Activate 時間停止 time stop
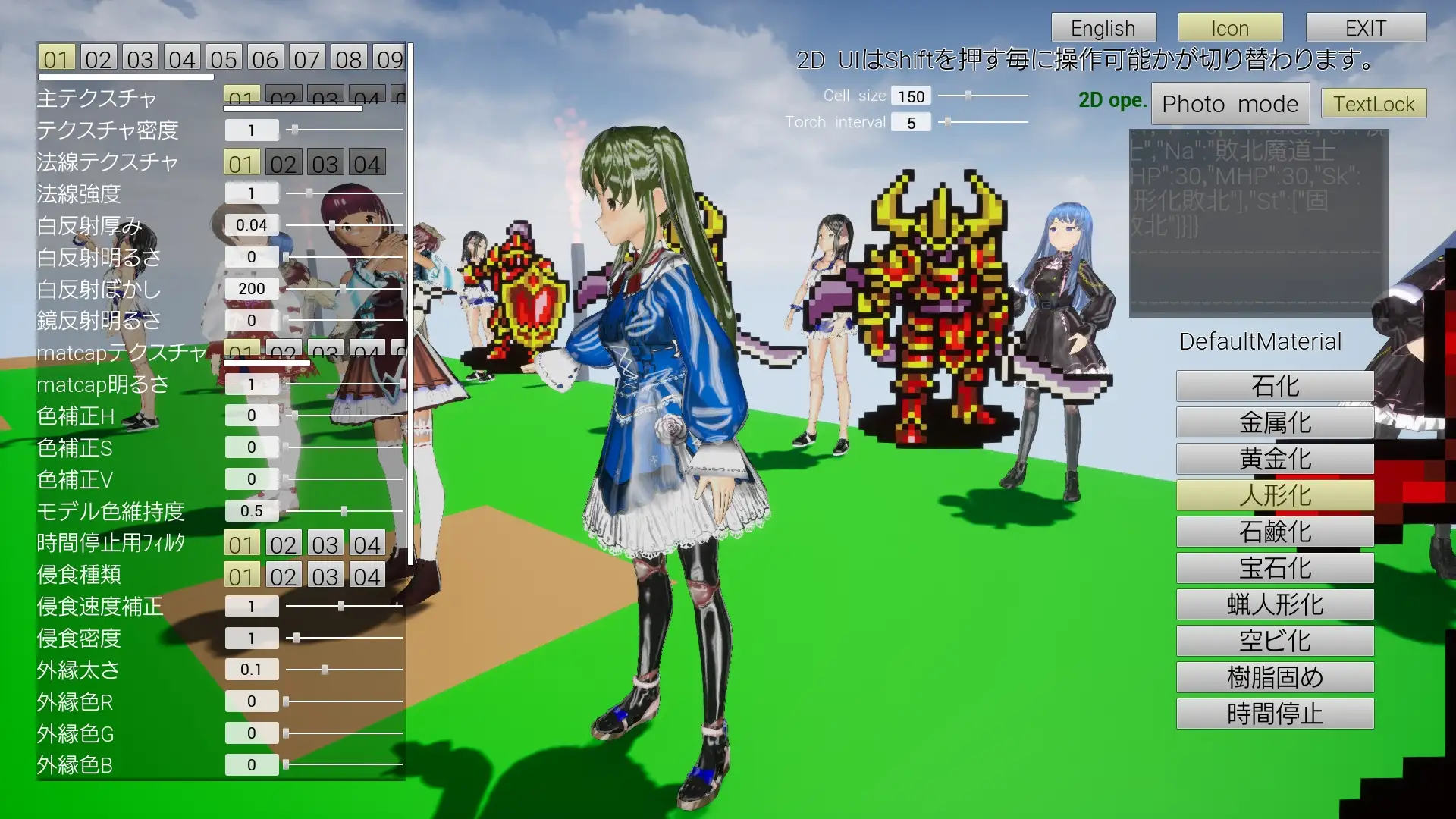This screenshot has width=1456, height=819. pos(1275,713)
